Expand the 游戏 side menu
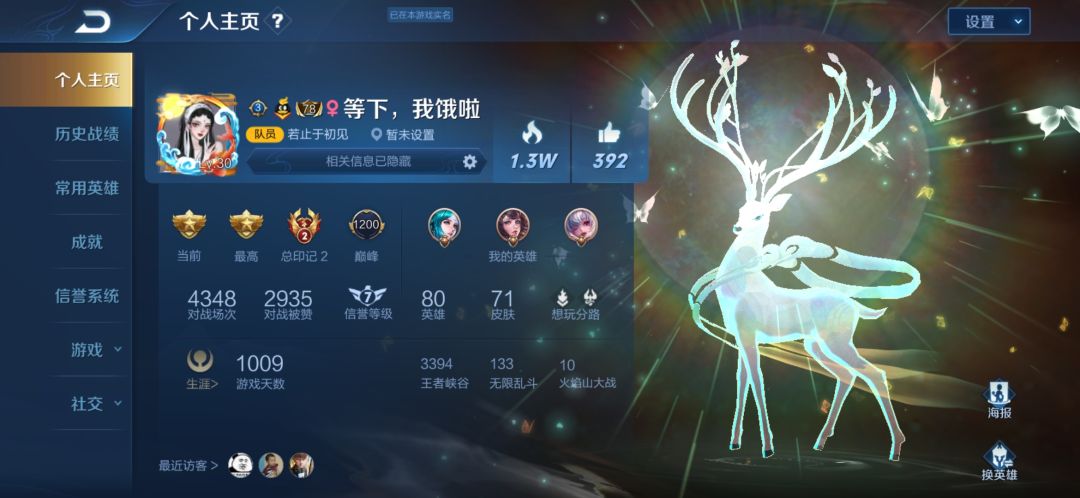 coord(95,350)
